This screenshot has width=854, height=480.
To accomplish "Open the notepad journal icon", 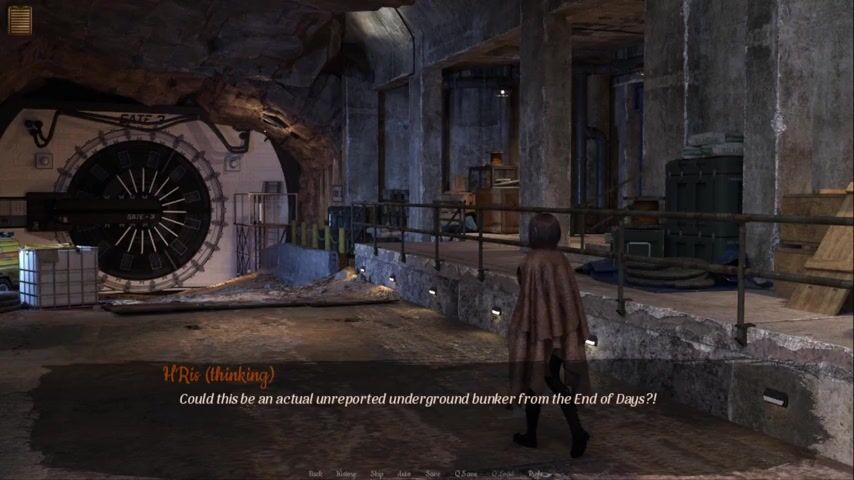I will 20,20.
